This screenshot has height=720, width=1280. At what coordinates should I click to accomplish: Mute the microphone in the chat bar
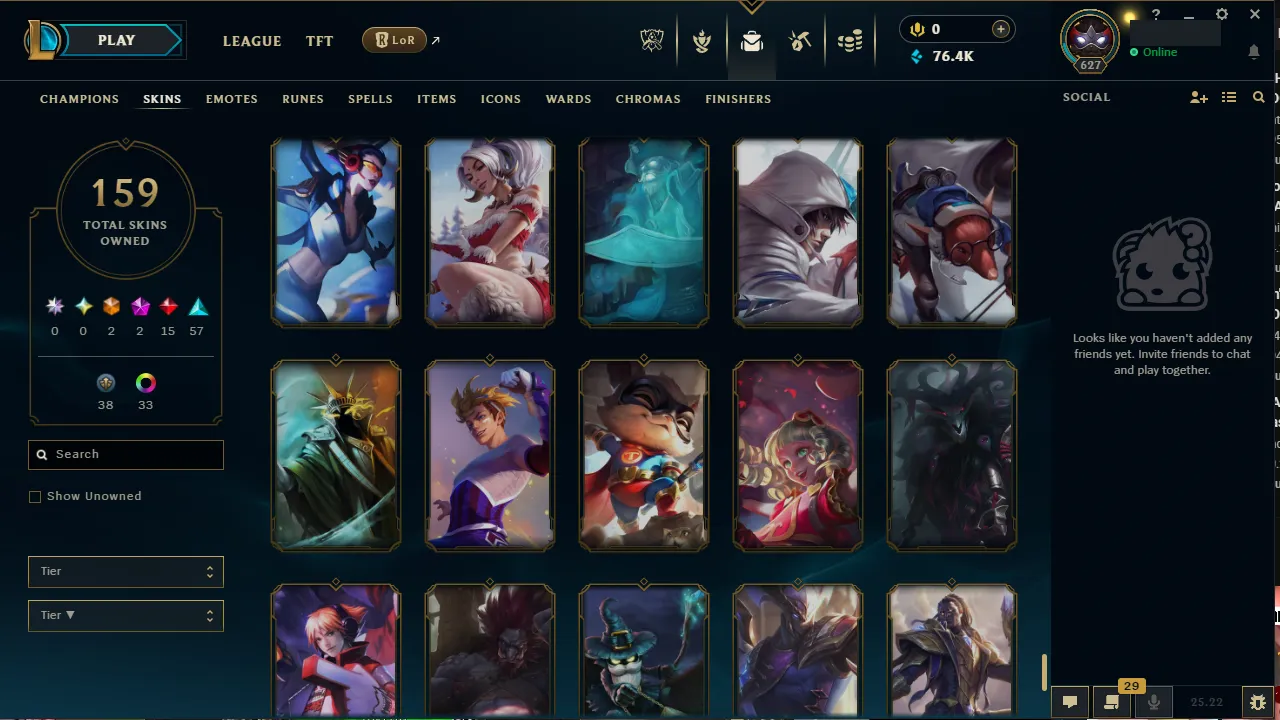pyautogui.click(x=1153, y=701)
